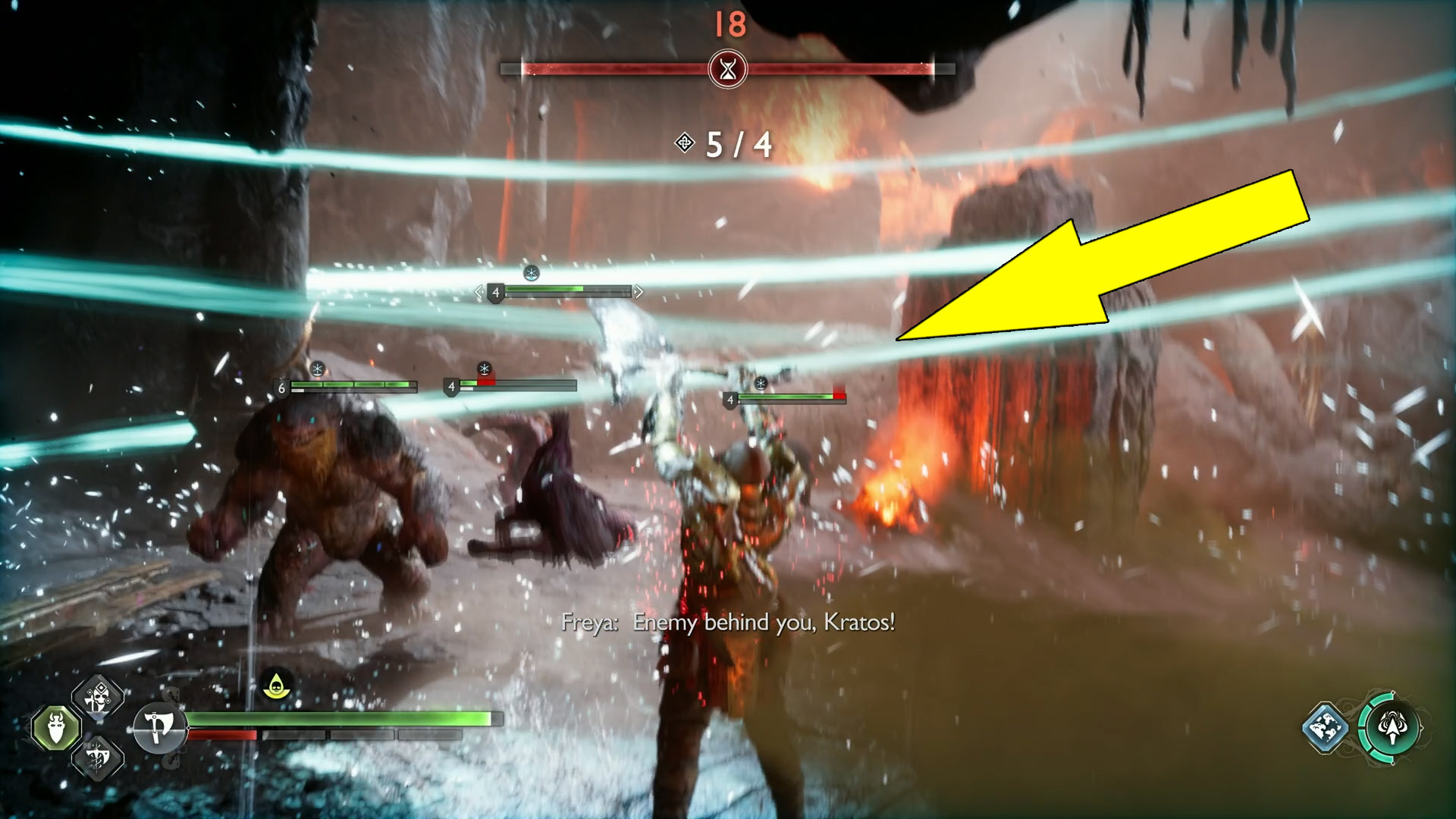Click the 5/4 objective counter text
Image resolution: width=1456 pixels, height=819 pixels.
tap(737, 146)
